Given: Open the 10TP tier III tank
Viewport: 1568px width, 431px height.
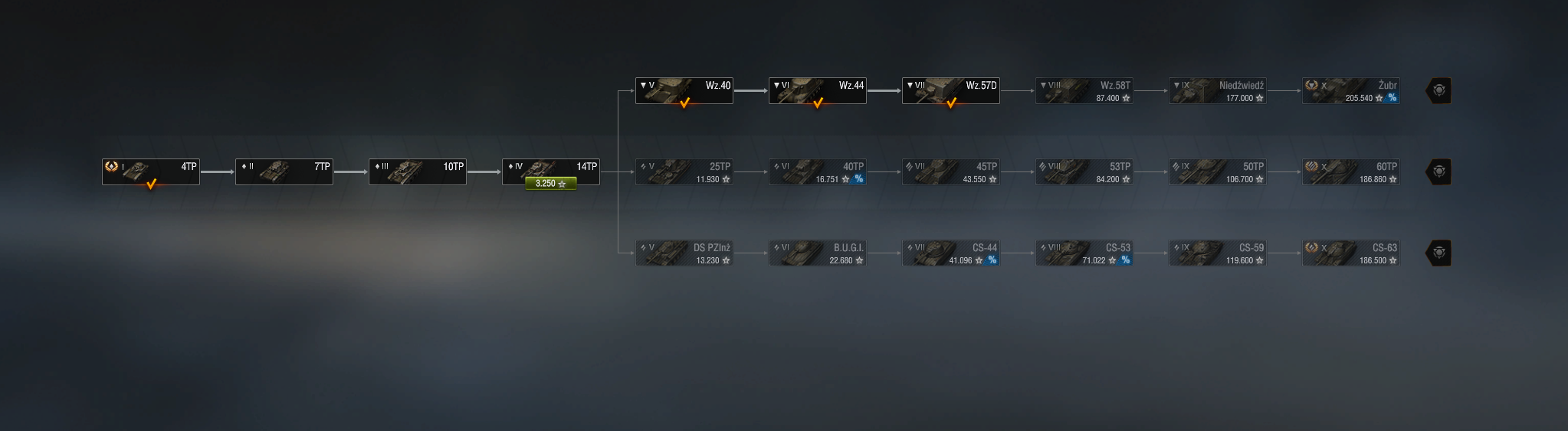Looking at the screenshot, I should tap(418, 171).
